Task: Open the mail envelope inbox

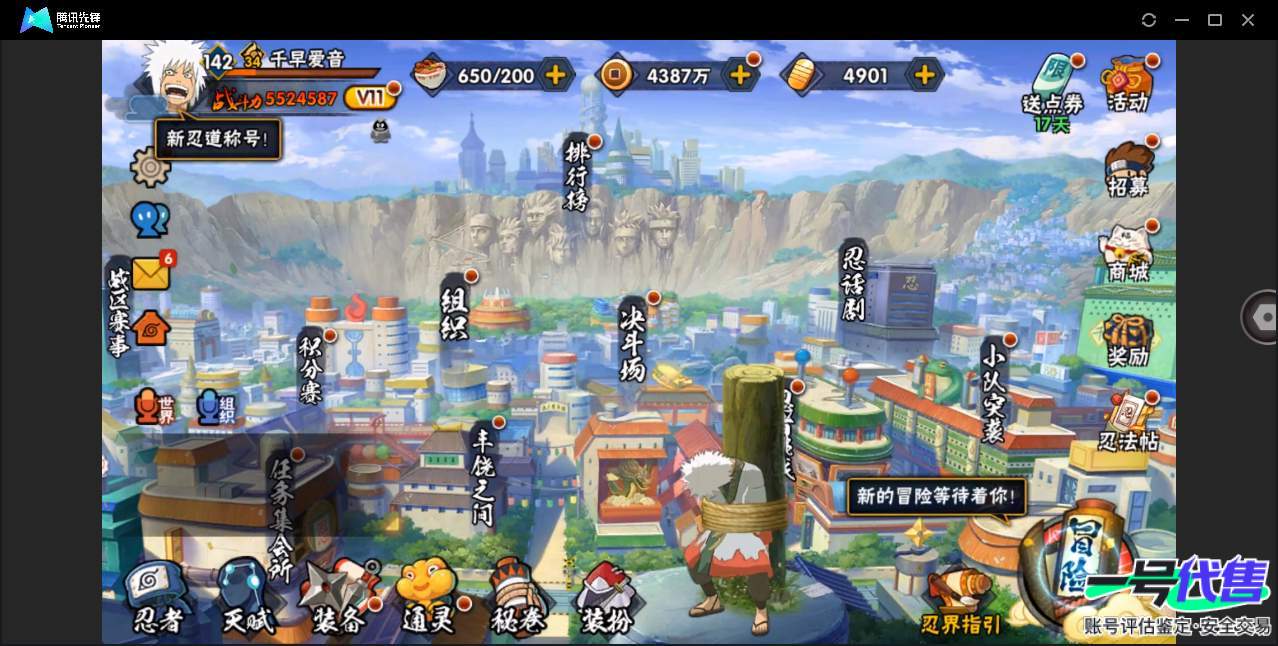Action: [151, 272]
